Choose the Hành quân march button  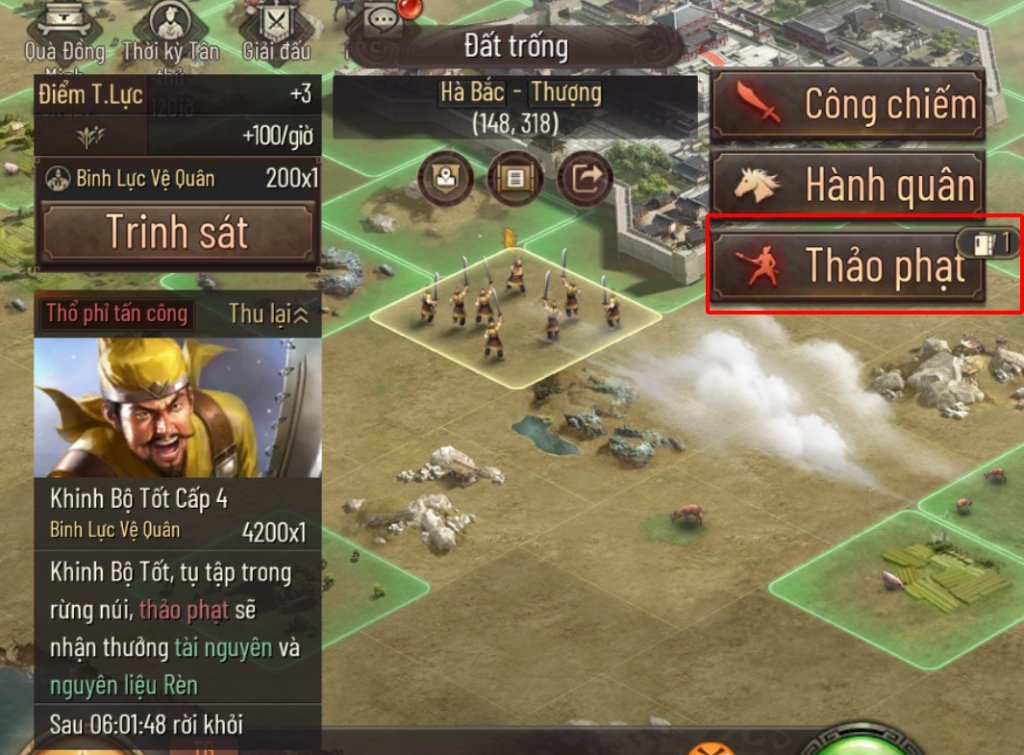click(847, 185)
